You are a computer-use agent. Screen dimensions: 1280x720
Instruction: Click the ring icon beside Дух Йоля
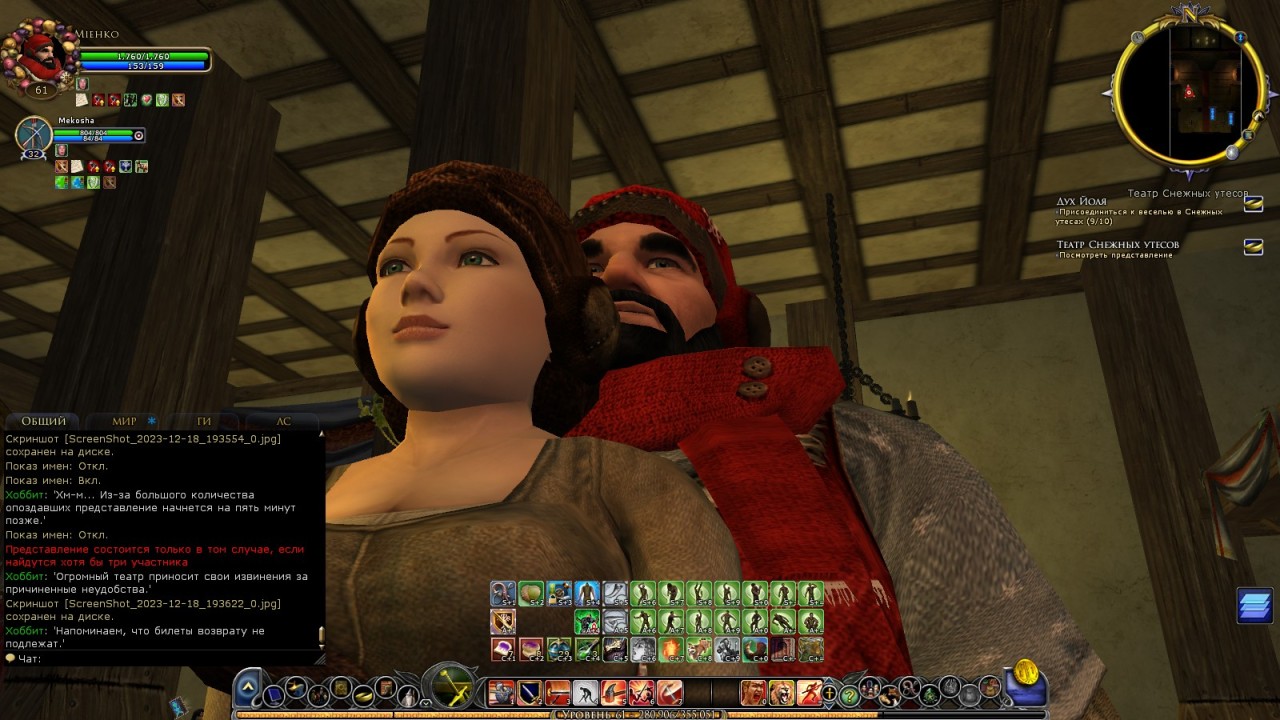click(x=1253, y=204)
